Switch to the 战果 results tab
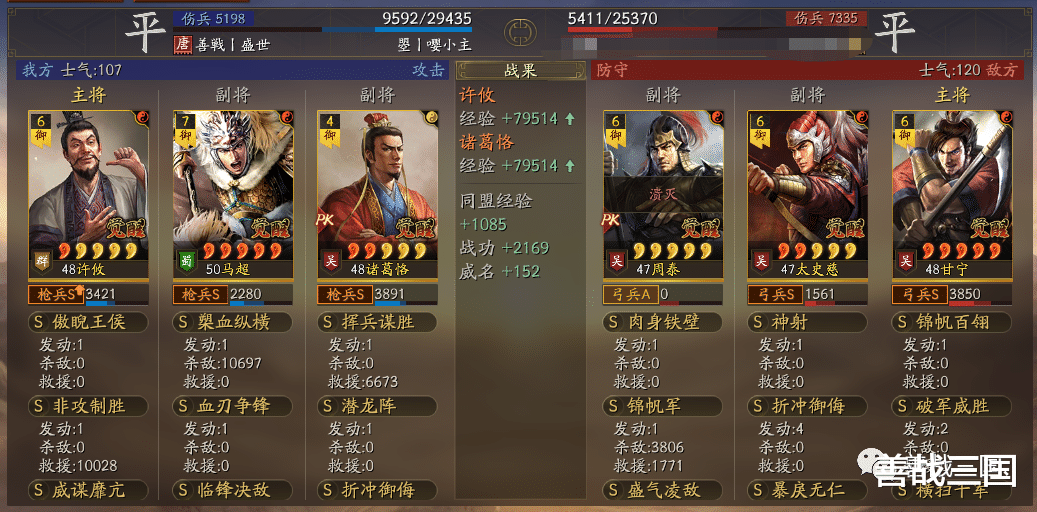Screen dimensions: 1037x512 (x=520, y=71)
